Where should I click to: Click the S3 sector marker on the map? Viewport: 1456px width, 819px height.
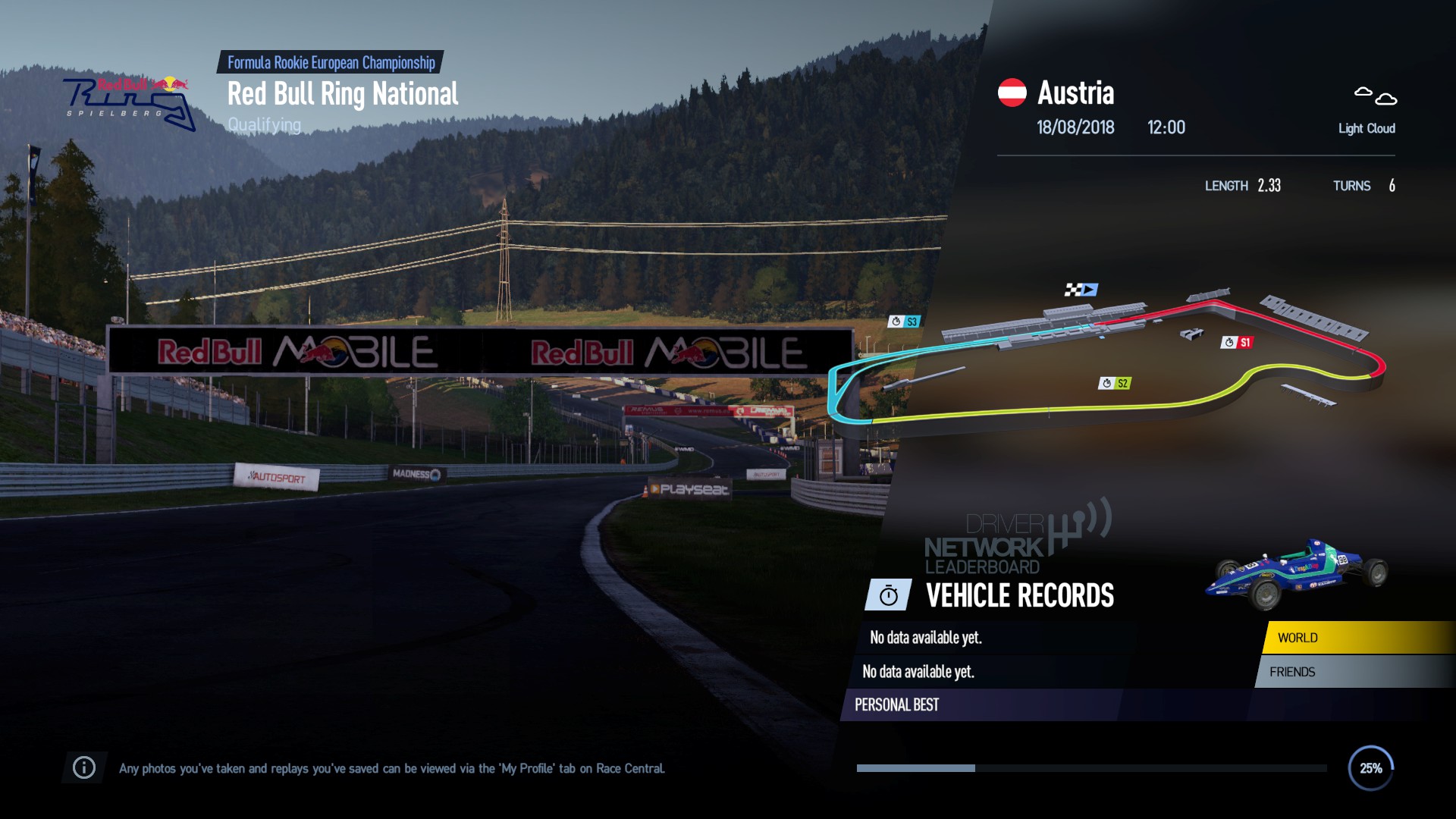pyautogui.click(x=904, y=322)
